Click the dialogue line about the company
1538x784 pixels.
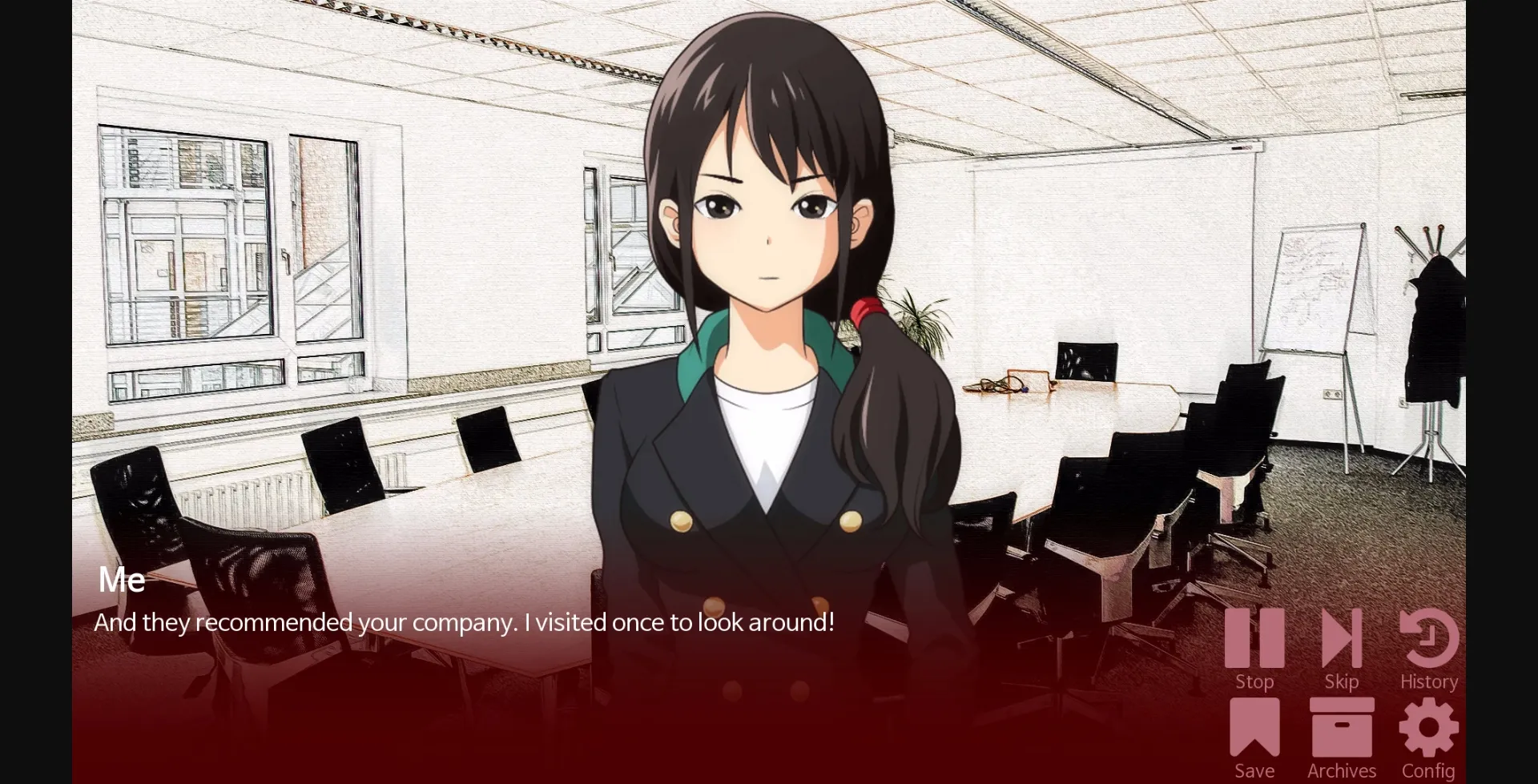(x=465, y=621)
